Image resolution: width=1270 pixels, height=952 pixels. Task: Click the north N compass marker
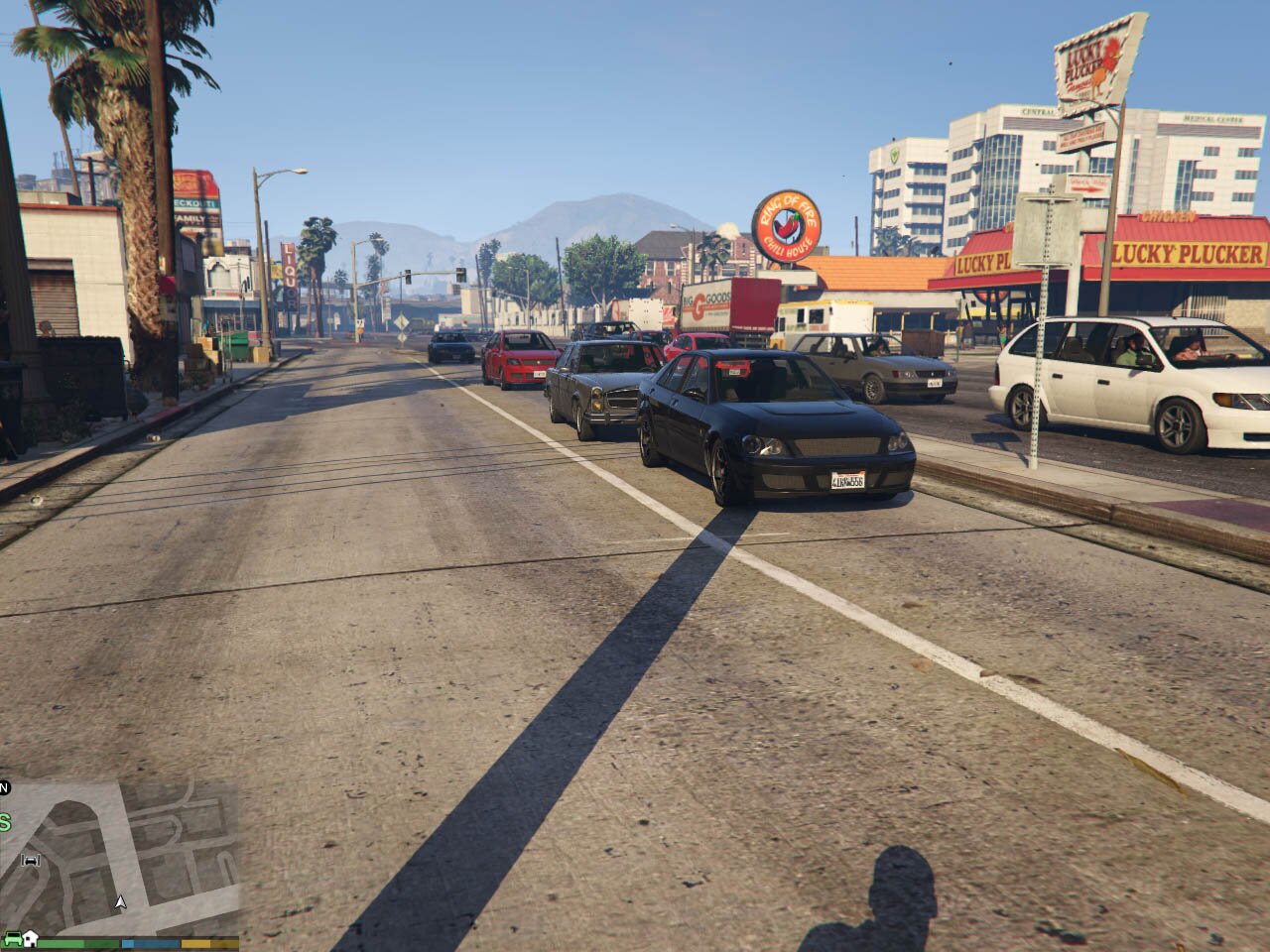pyautogui.click(x=4, y=788)
